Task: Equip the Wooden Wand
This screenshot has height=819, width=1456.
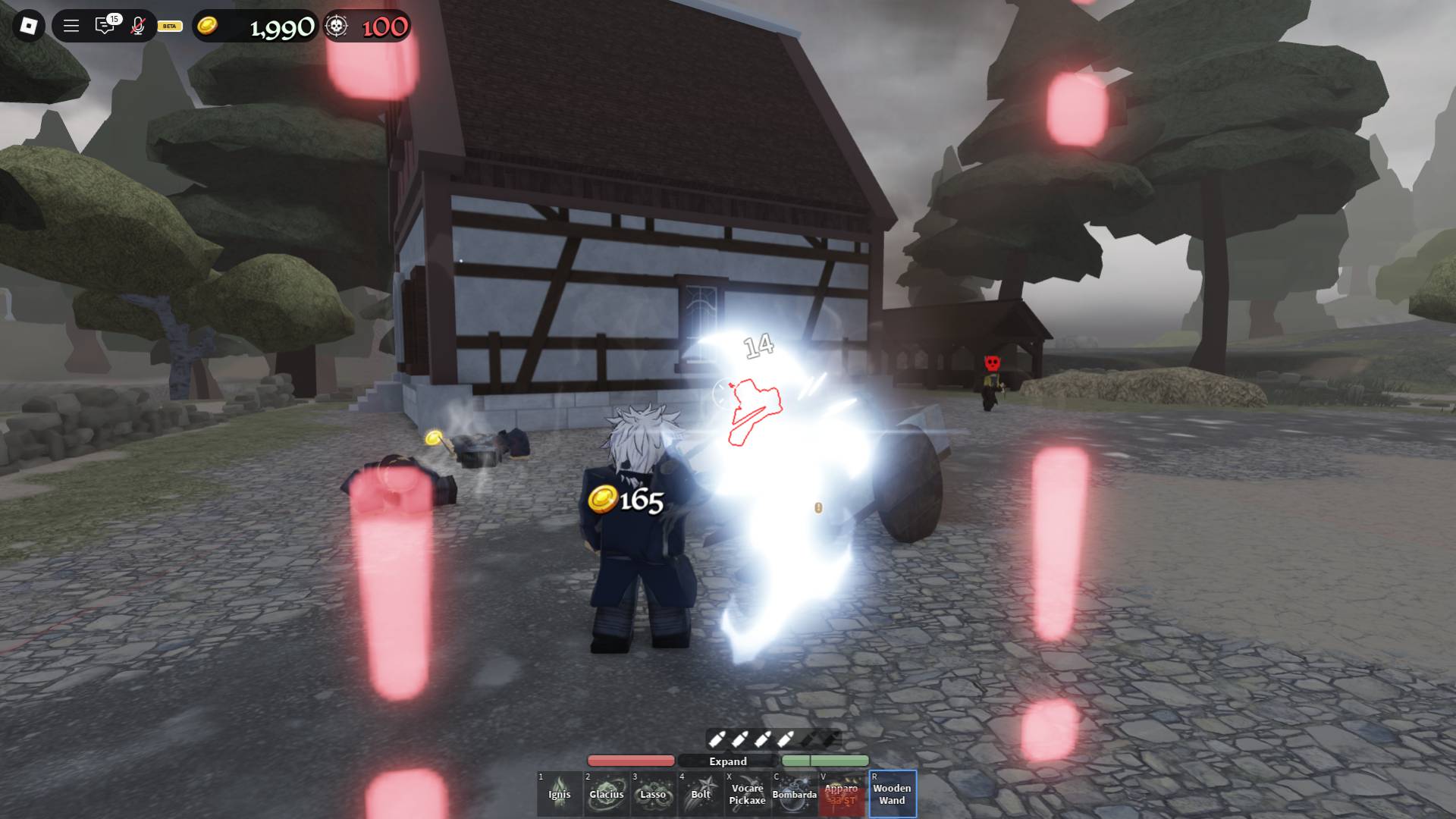Action: coord(892,794)
